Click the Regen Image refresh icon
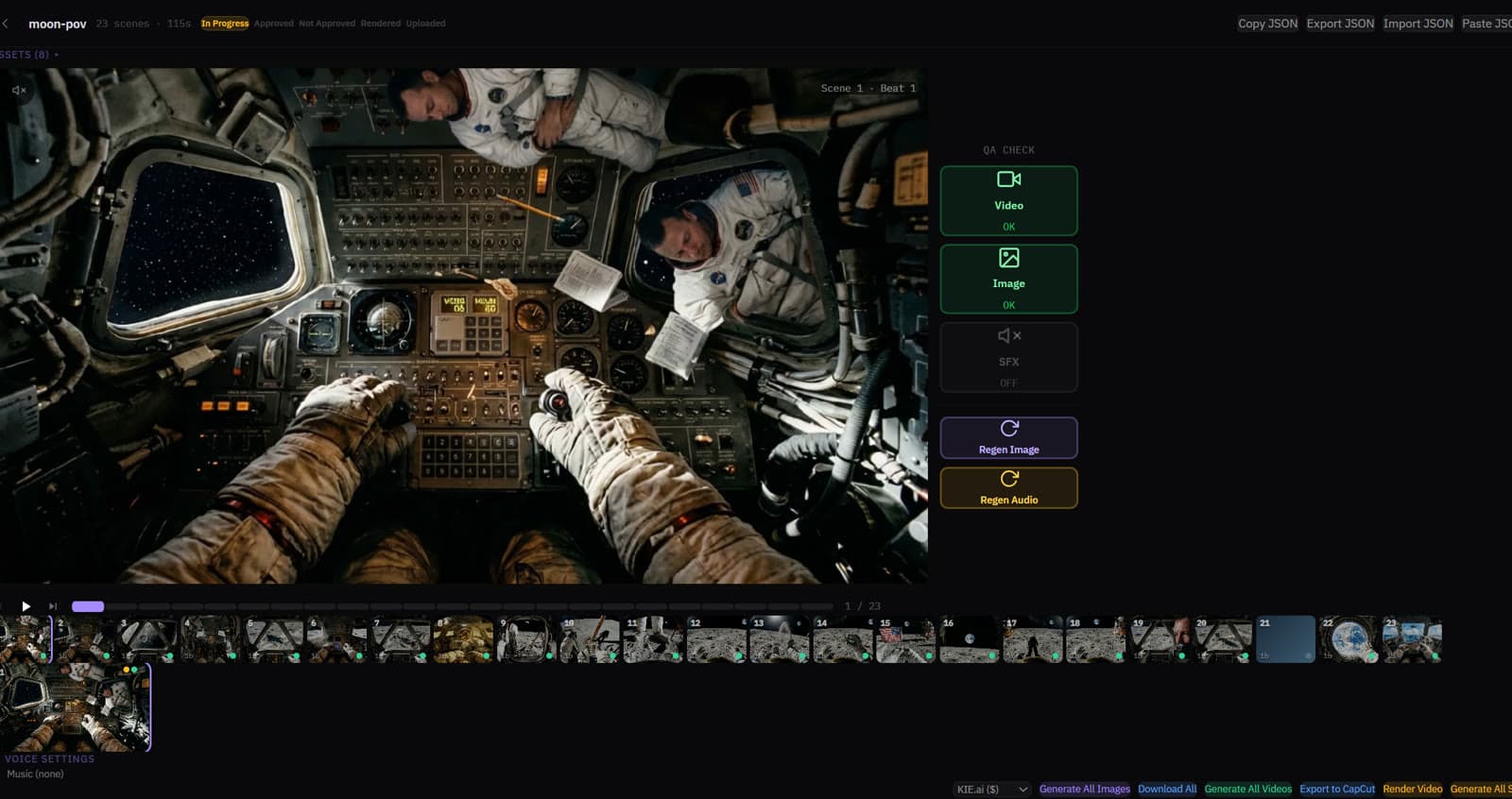This screenshot has width=1512, height=799. click(x=1008, y=426)
